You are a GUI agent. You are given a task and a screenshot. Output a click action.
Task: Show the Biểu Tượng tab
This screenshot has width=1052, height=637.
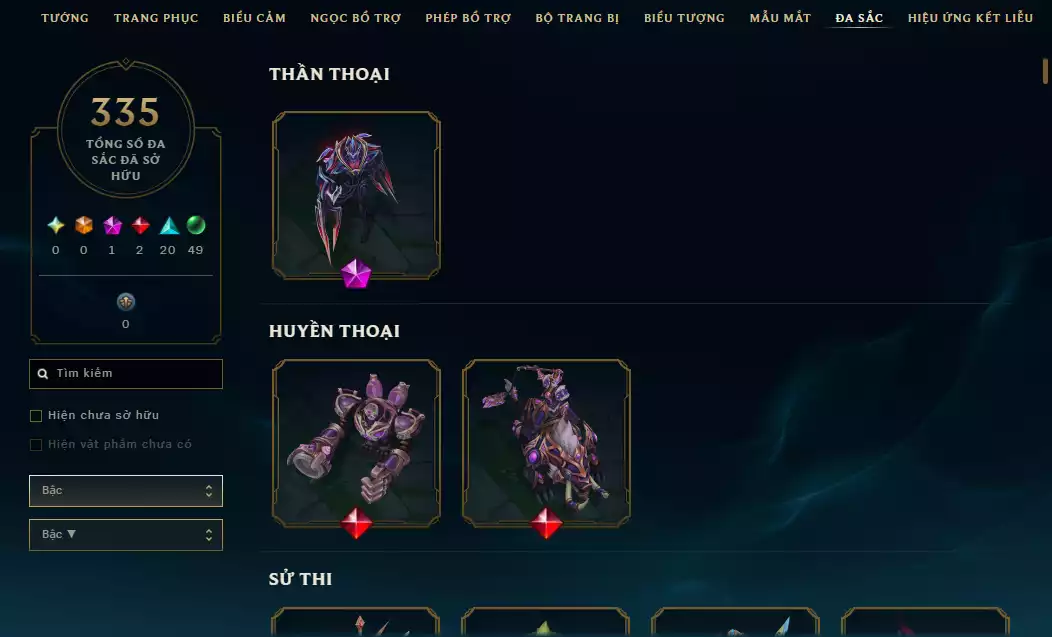click(684, 18)
